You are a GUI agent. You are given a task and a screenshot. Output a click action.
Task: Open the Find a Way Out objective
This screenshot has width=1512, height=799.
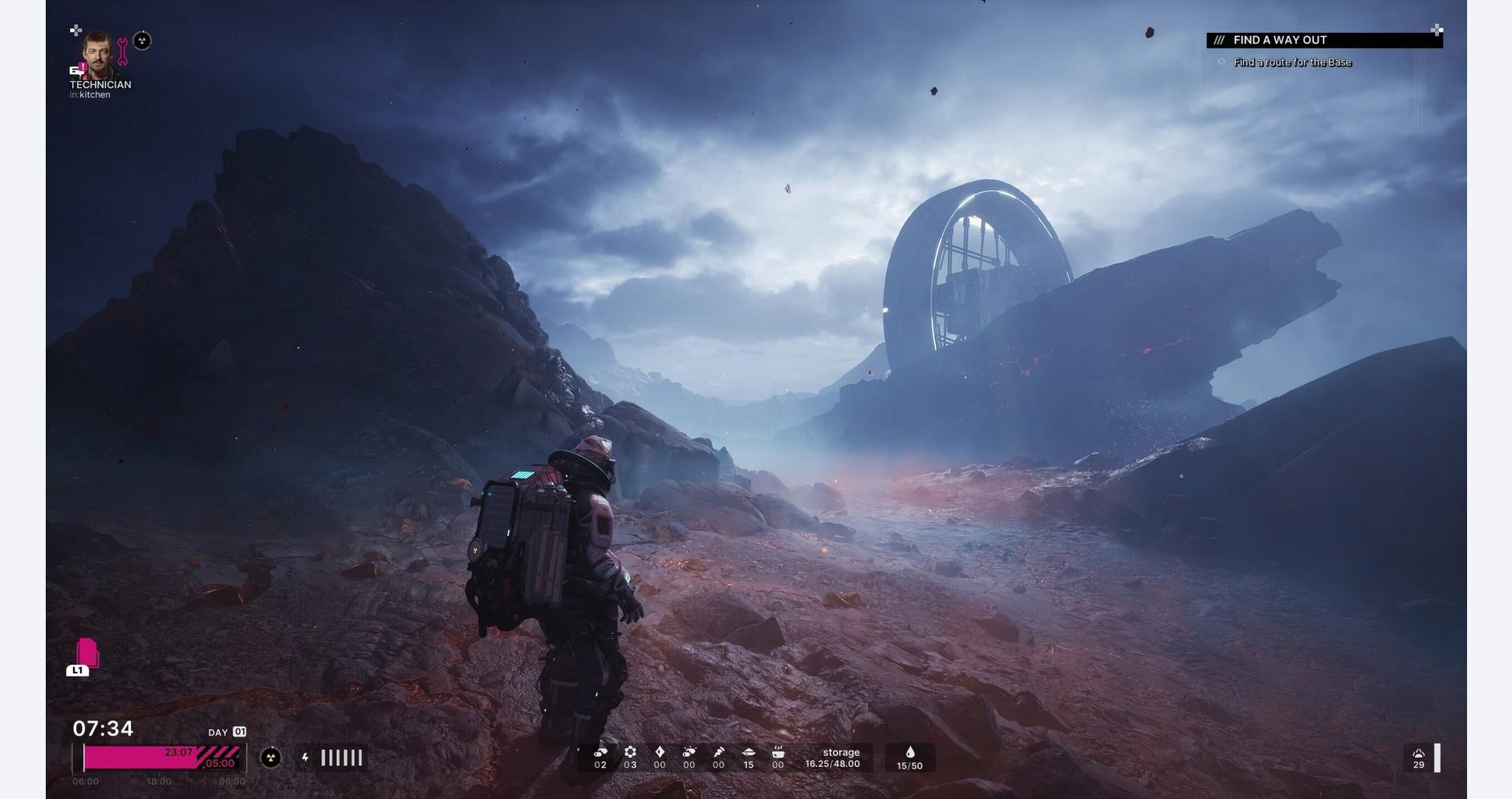[1323, 40]
